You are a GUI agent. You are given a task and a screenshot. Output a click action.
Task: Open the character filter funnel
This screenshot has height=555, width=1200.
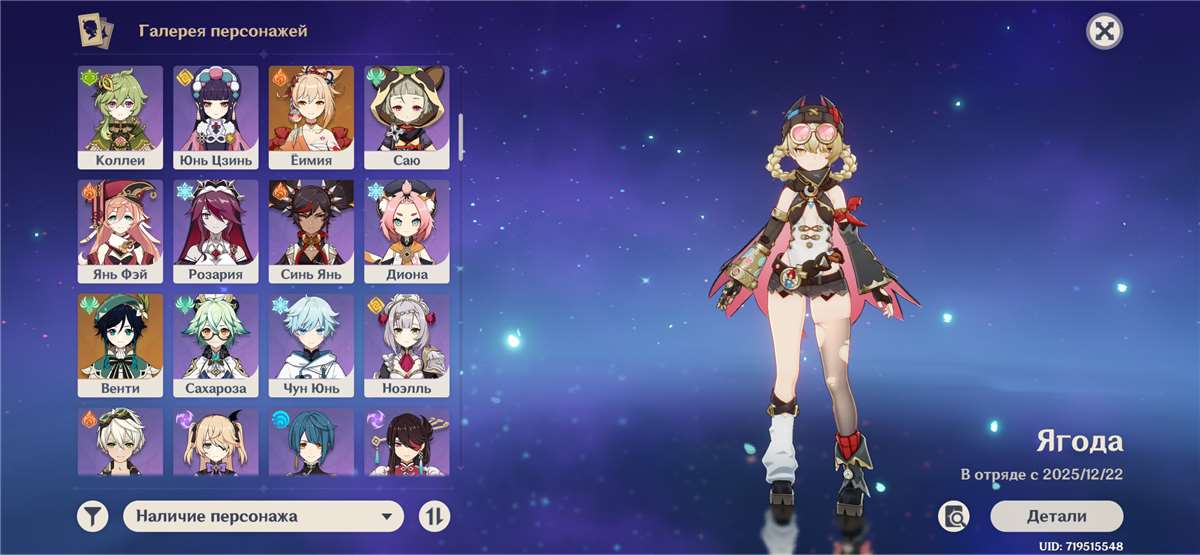[92, 516]
